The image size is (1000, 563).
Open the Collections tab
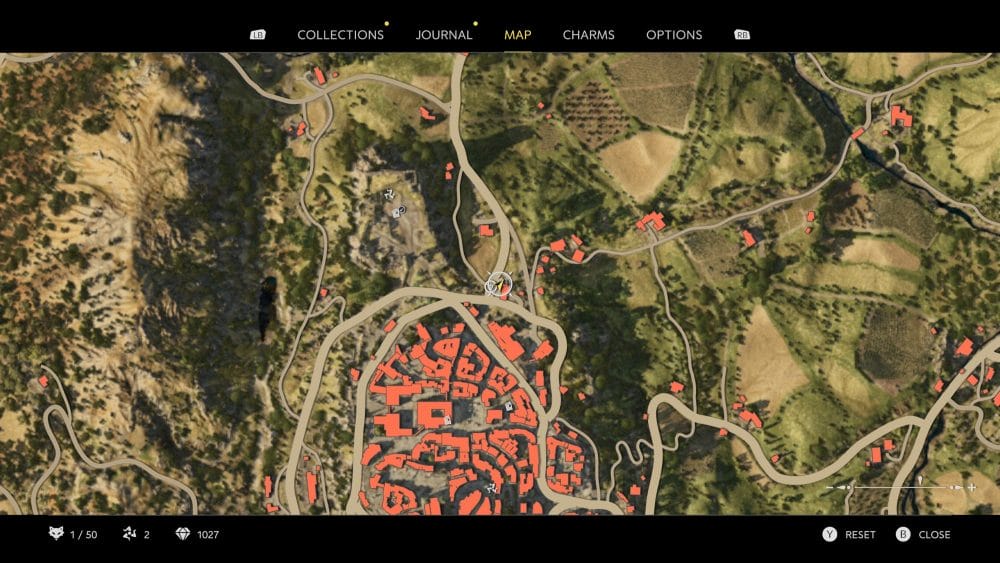pos(340,35)
